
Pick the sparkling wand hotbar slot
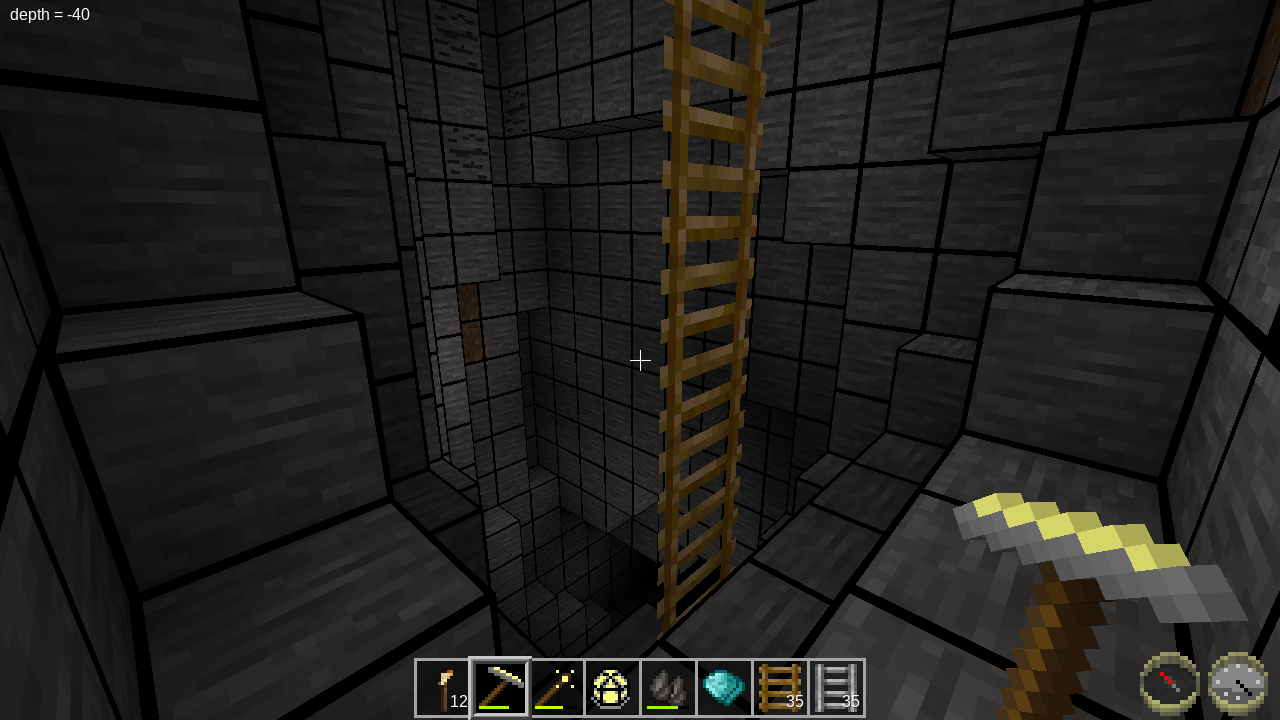556,687
